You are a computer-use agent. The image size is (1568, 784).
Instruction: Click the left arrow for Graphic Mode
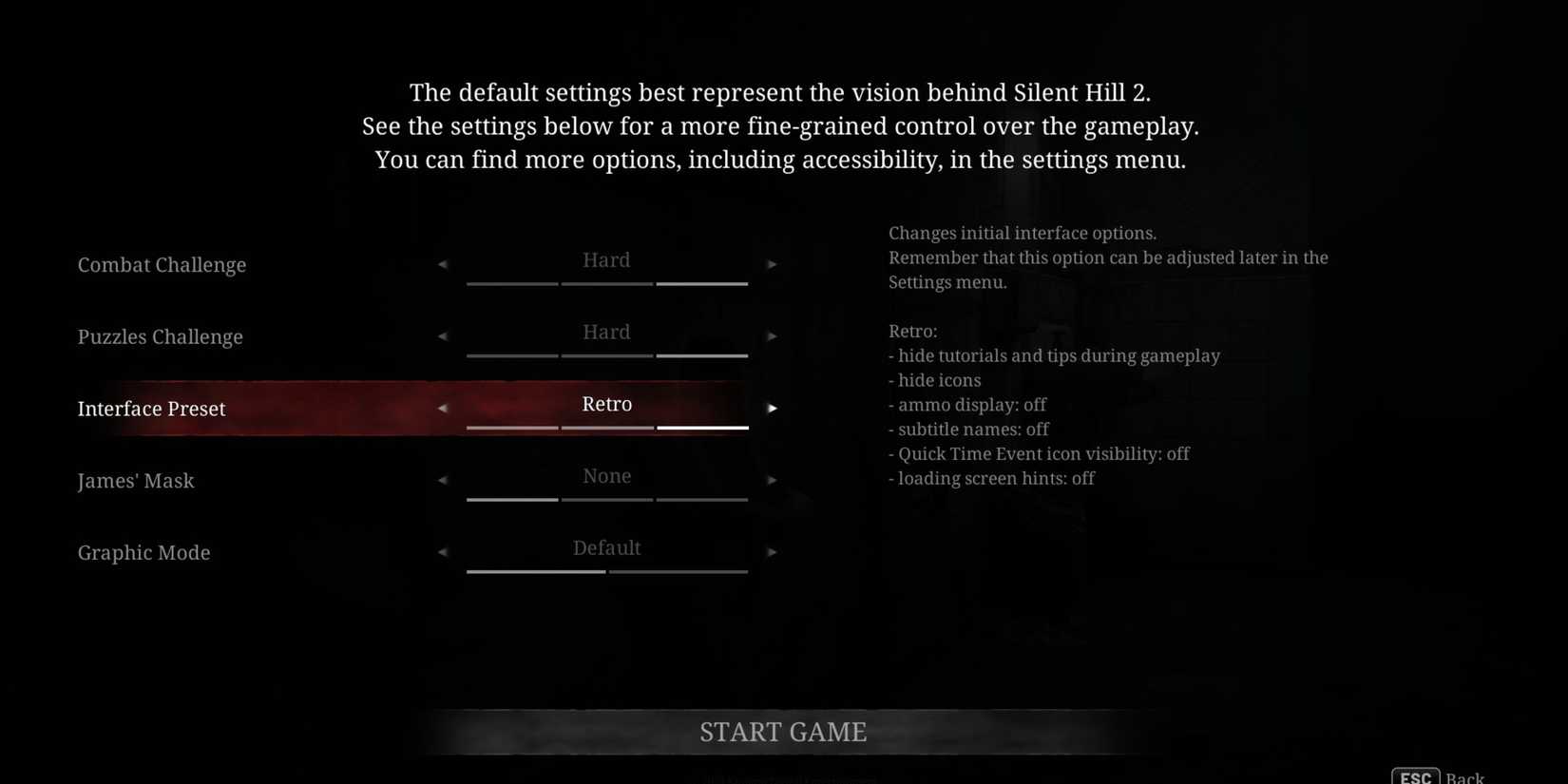[x=443, y=551]
